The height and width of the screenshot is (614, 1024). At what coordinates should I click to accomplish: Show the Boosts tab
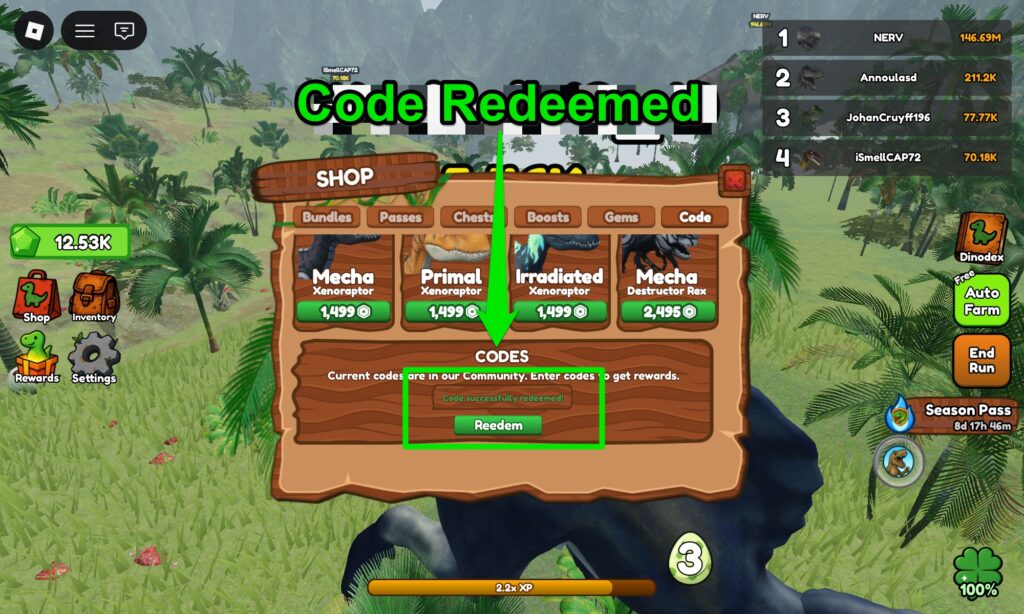[x=547, y=217]
